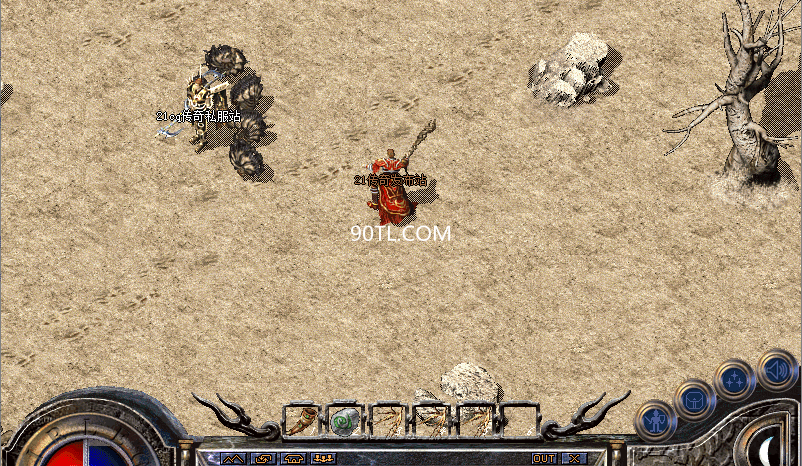Open the mountain-icon map button
This screenshot has height=466, width=802.
pyautogui.click(x=233, y=458)
